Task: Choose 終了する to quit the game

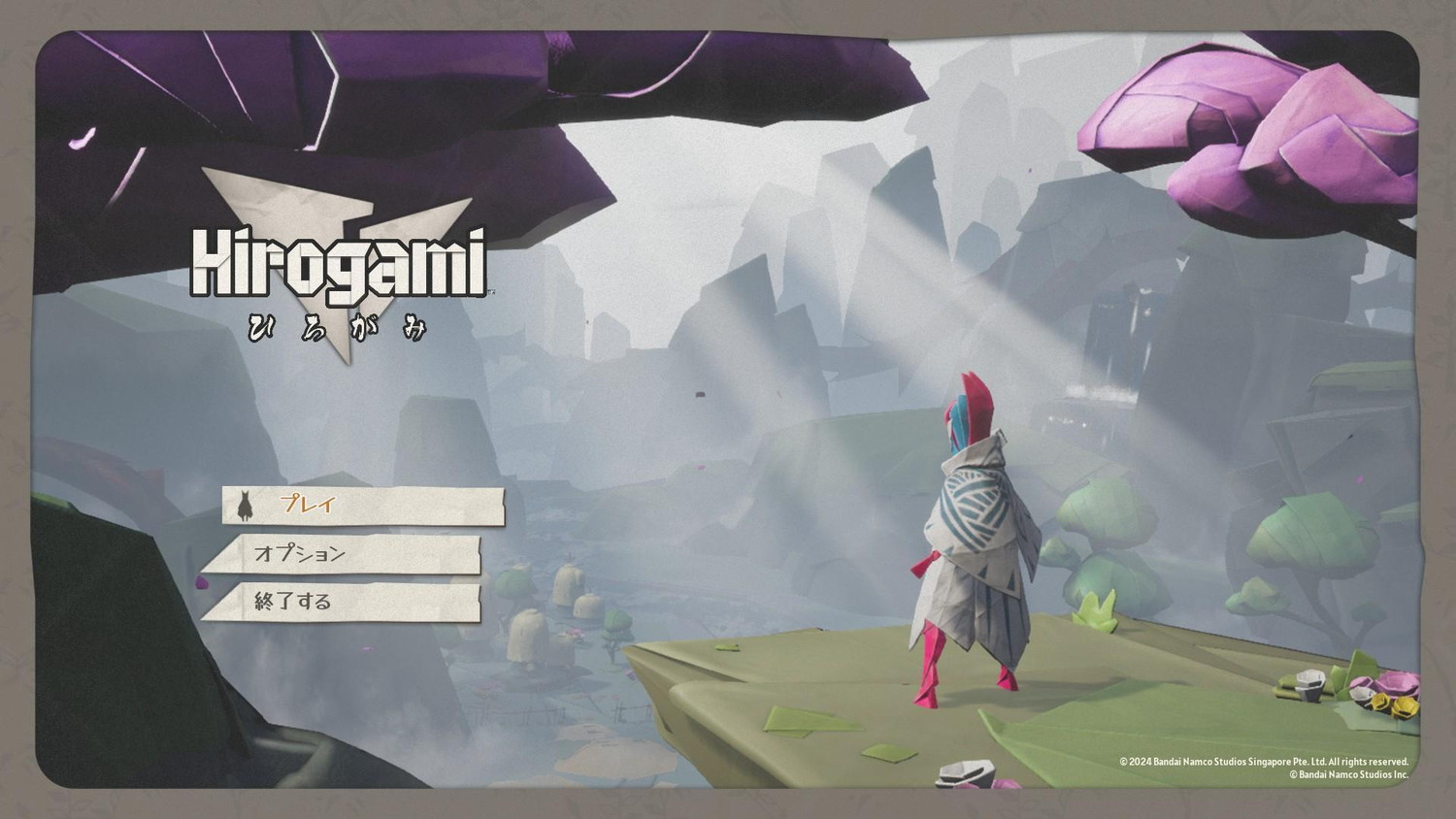Action: click(x=342, y=602)
